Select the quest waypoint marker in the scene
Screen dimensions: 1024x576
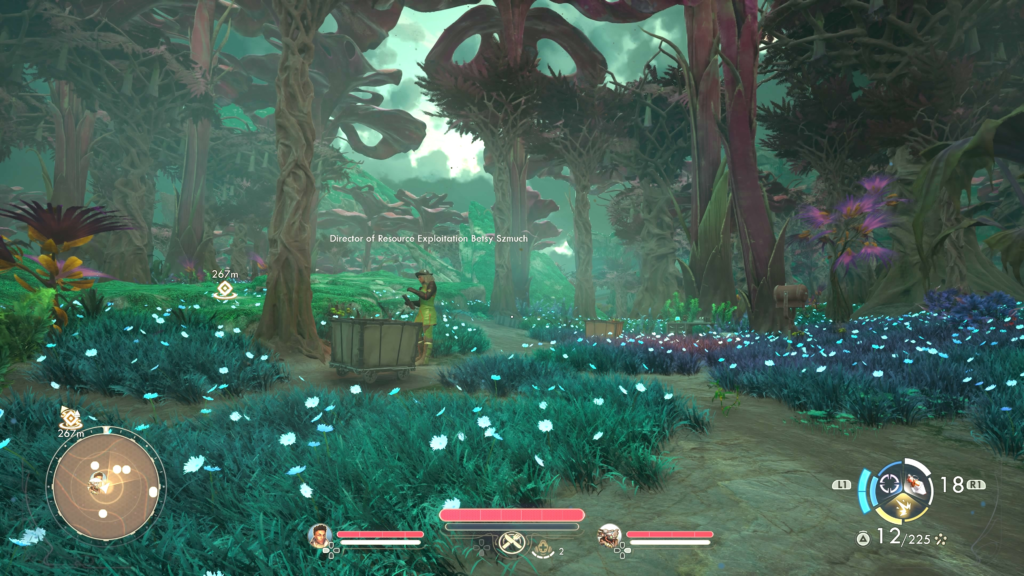point(225,291)
